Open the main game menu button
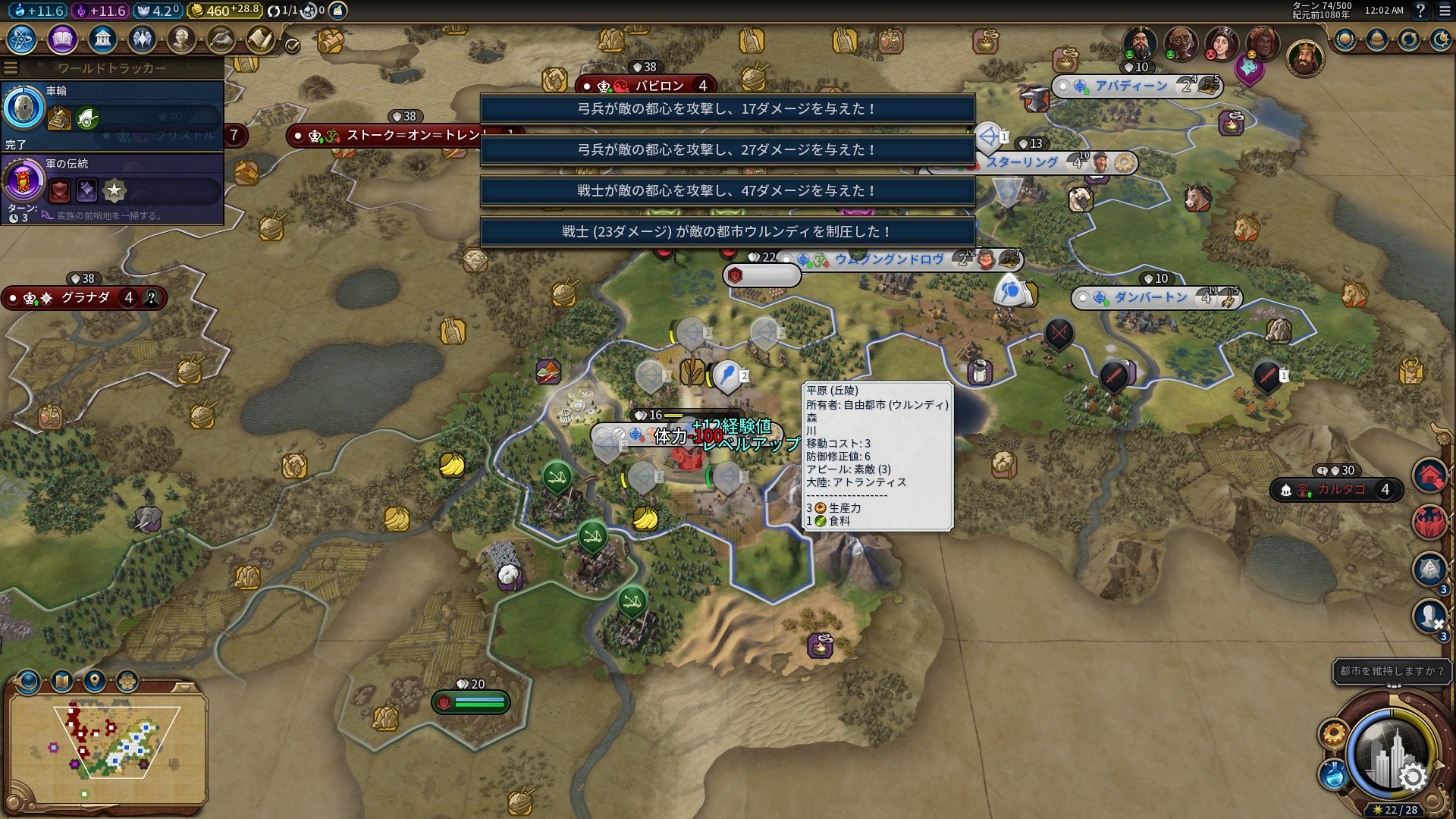Image resolution: width=1456 pixels, height=819 pixels. [x=1445, y=11]
